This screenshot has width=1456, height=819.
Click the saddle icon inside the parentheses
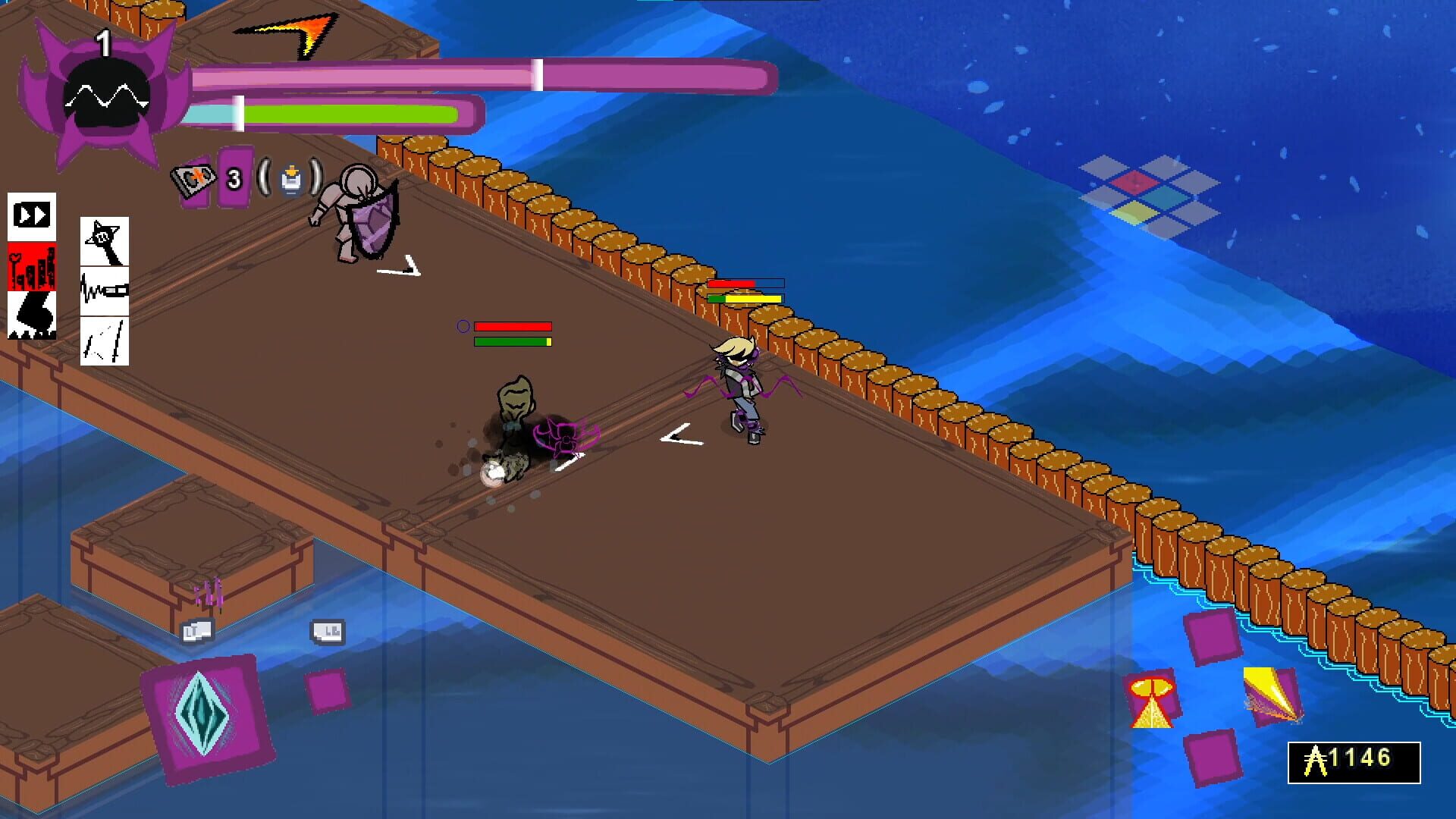tap(292, 180)
